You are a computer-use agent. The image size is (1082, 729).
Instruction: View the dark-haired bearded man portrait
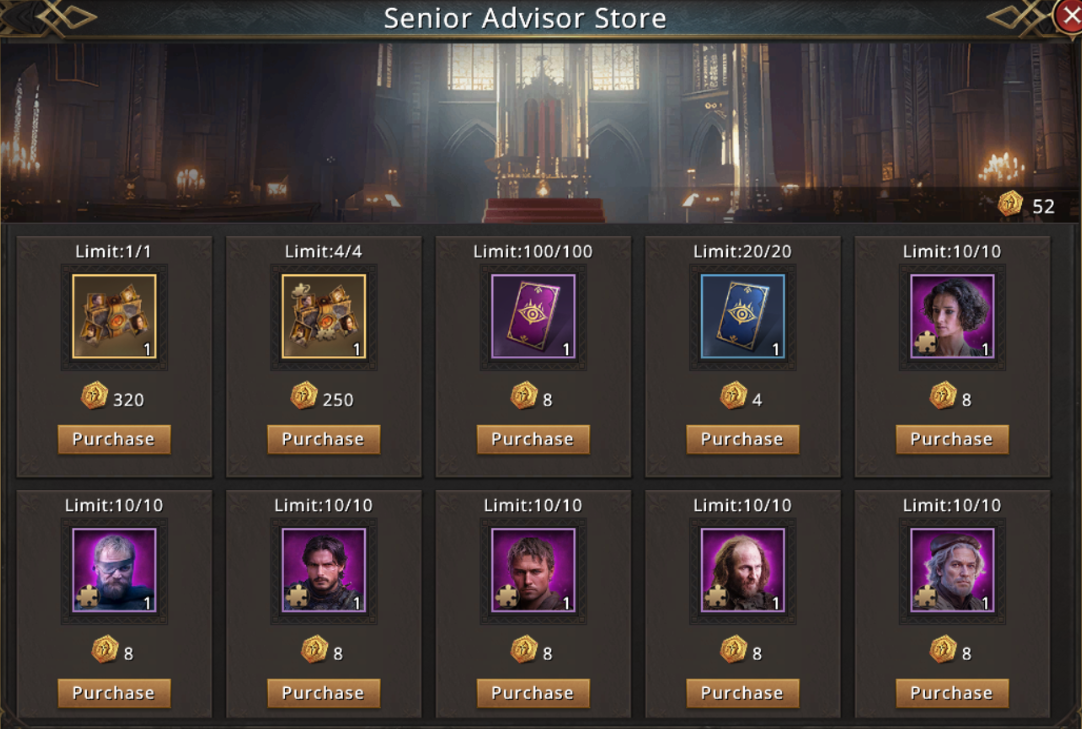coord(323,570)
